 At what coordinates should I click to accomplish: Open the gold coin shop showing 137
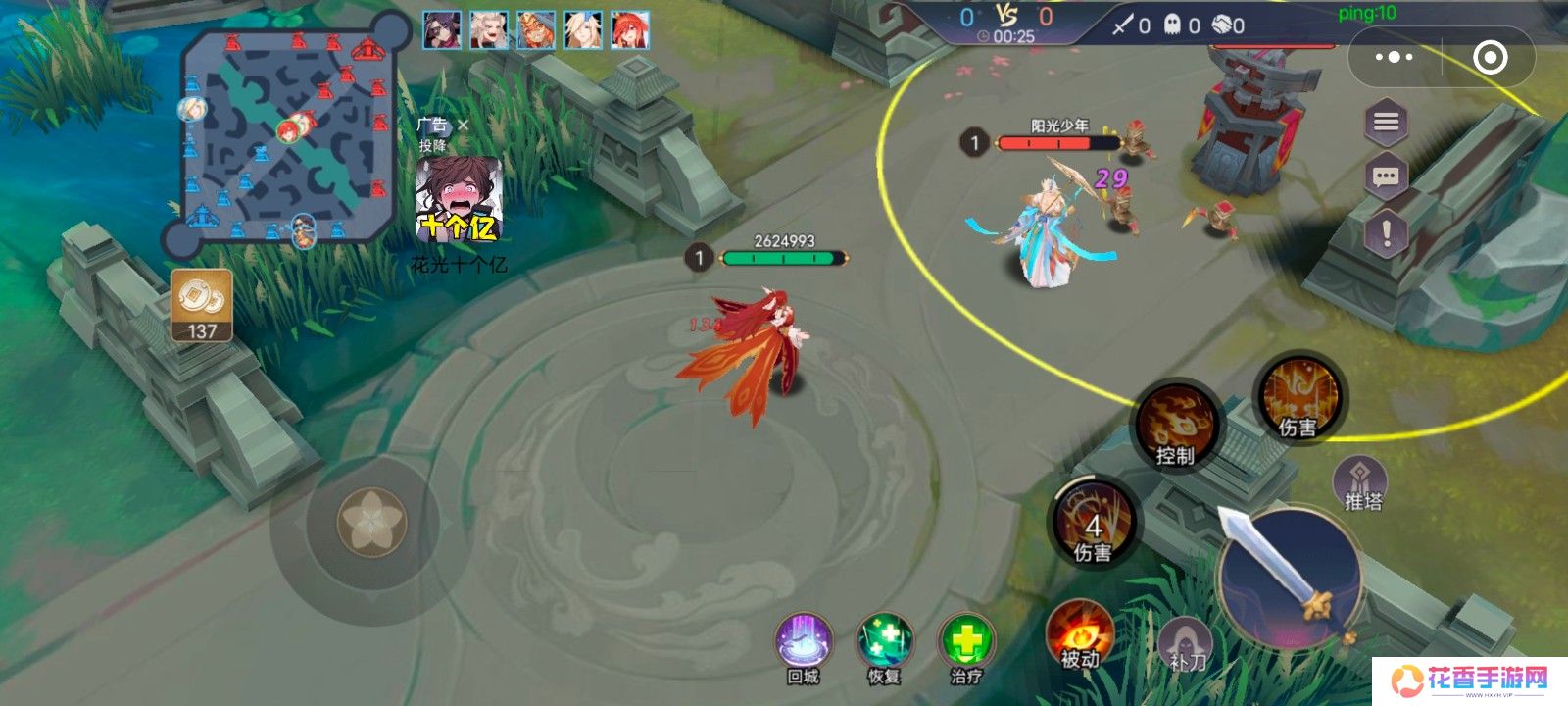click(x=202, y=305)
